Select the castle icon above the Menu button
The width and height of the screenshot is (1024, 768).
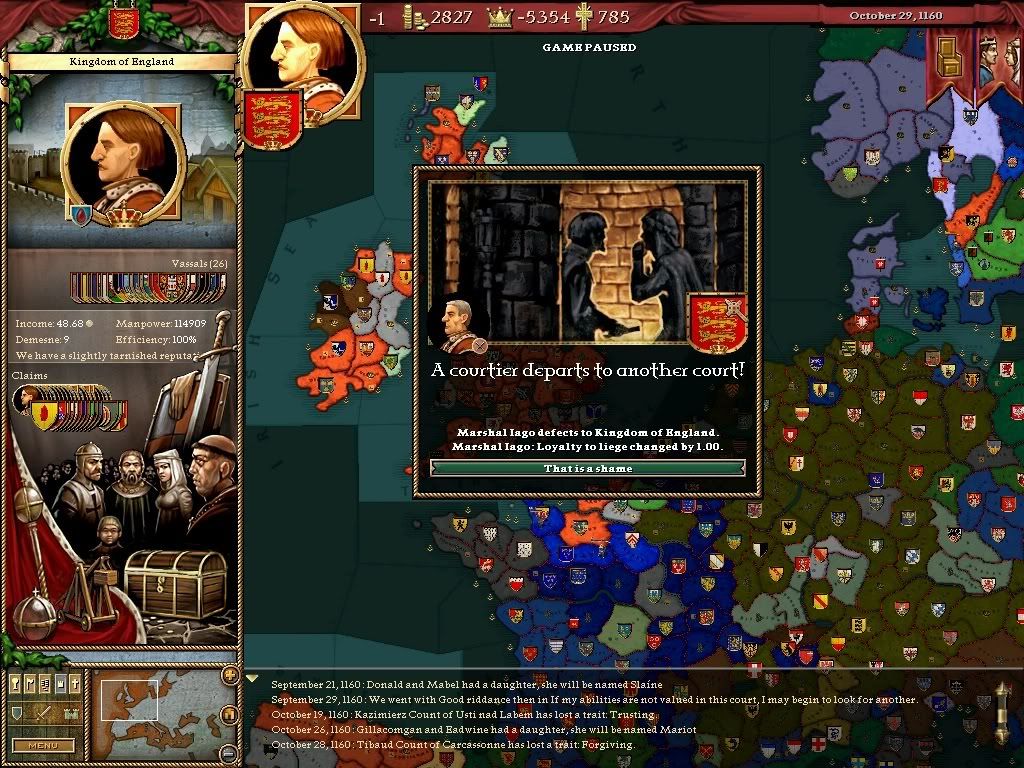click(x=71, y=713)
